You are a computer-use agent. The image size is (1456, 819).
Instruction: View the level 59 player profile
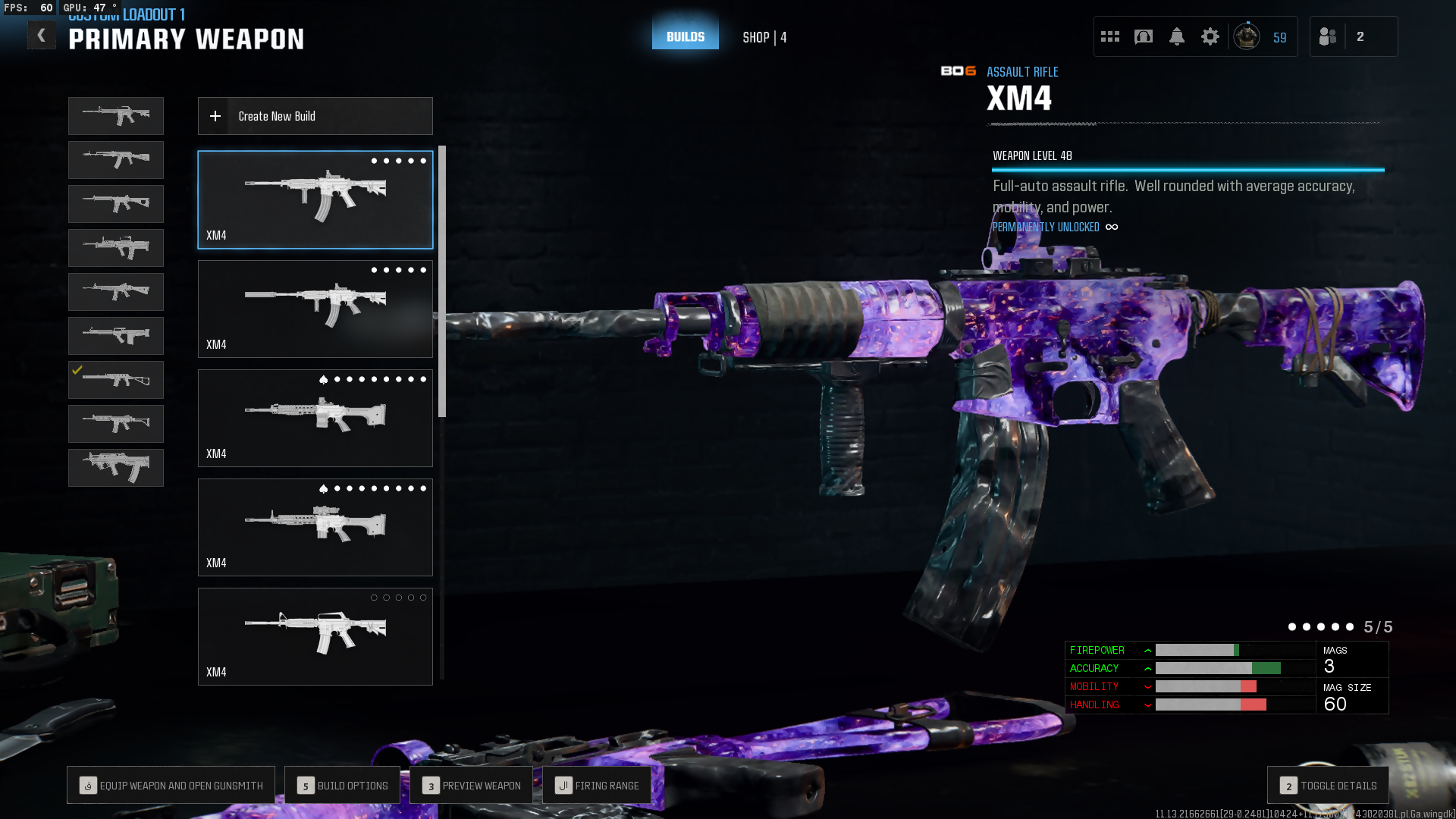tap(1261, 36)
